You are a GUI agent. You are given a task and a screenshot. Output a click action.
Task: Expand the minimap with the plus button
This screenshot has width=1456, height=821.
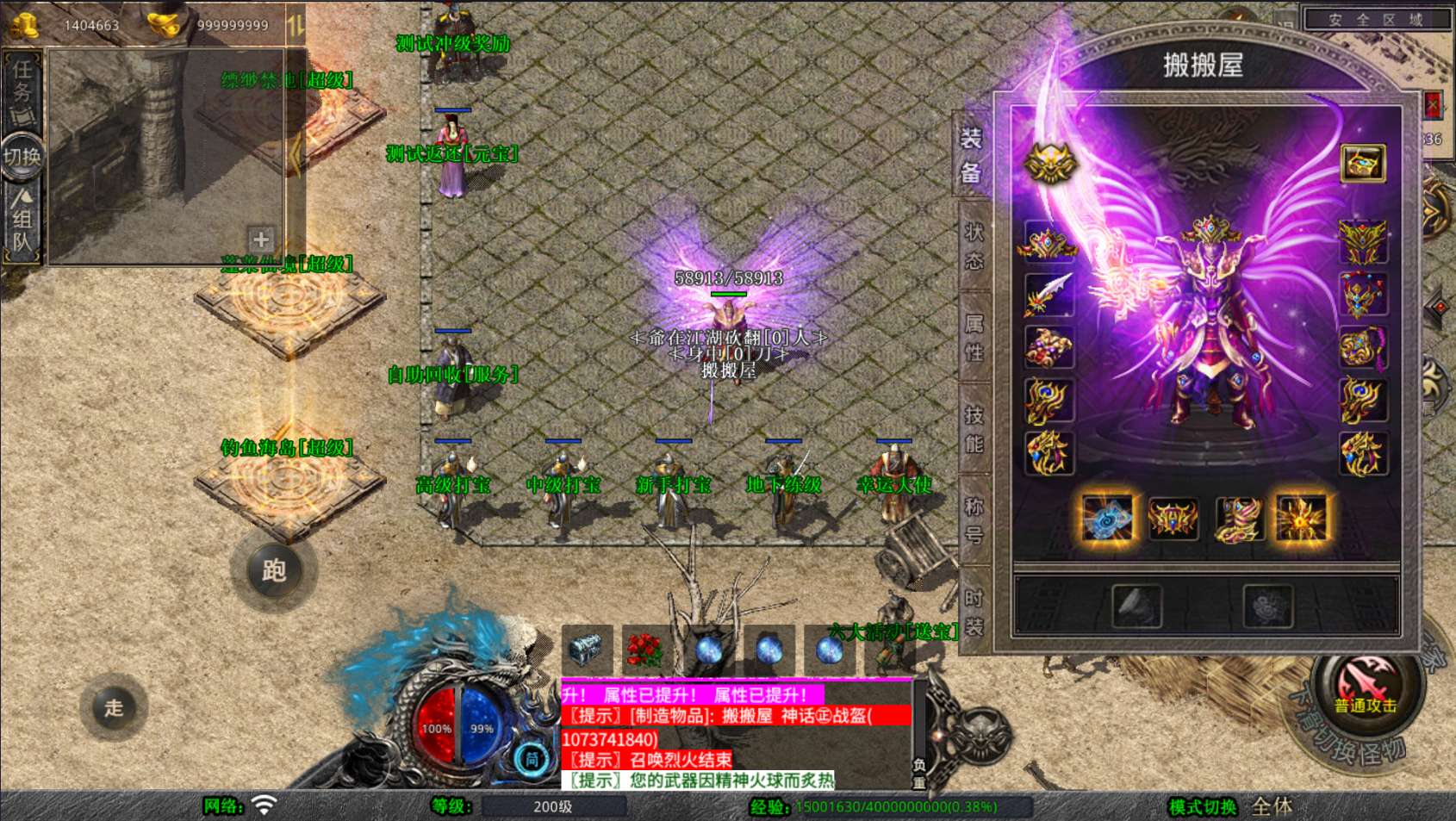click(x=261, y=239)
